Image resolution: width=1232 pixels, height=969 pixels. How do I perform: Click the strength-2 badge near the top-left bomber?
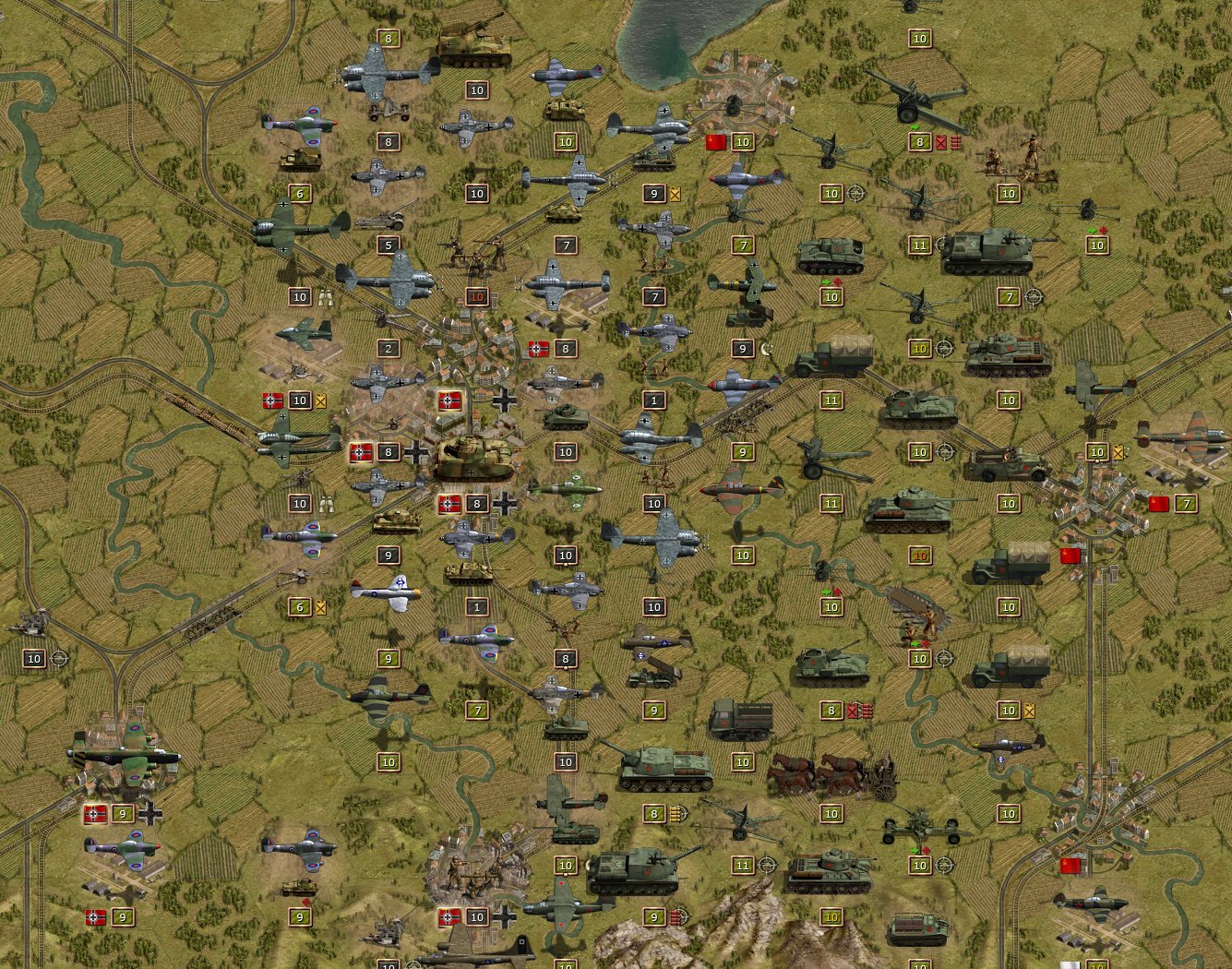[x=387, y=349]
